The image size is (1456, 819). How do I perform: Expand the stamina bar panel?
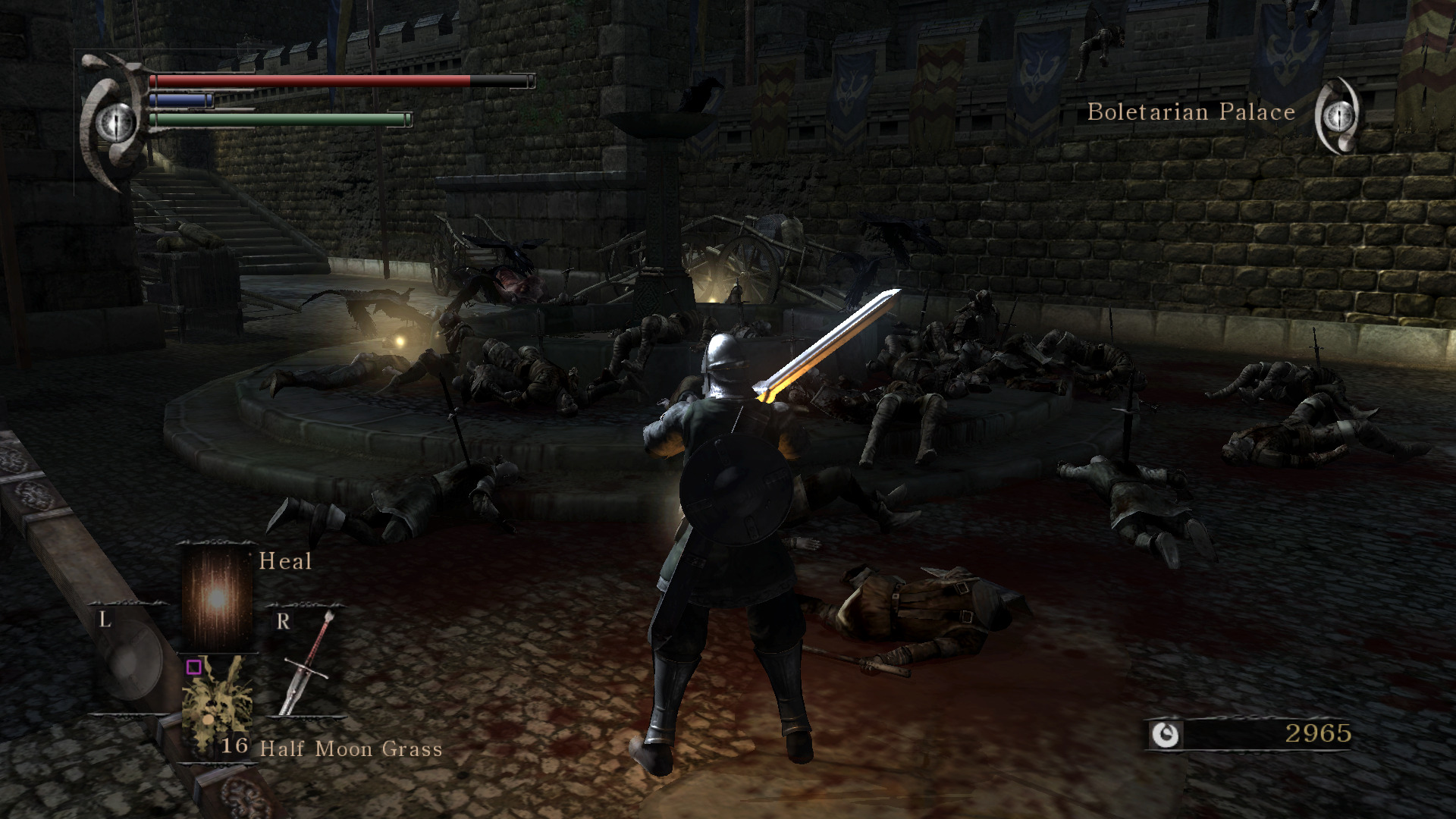(281, 119)
